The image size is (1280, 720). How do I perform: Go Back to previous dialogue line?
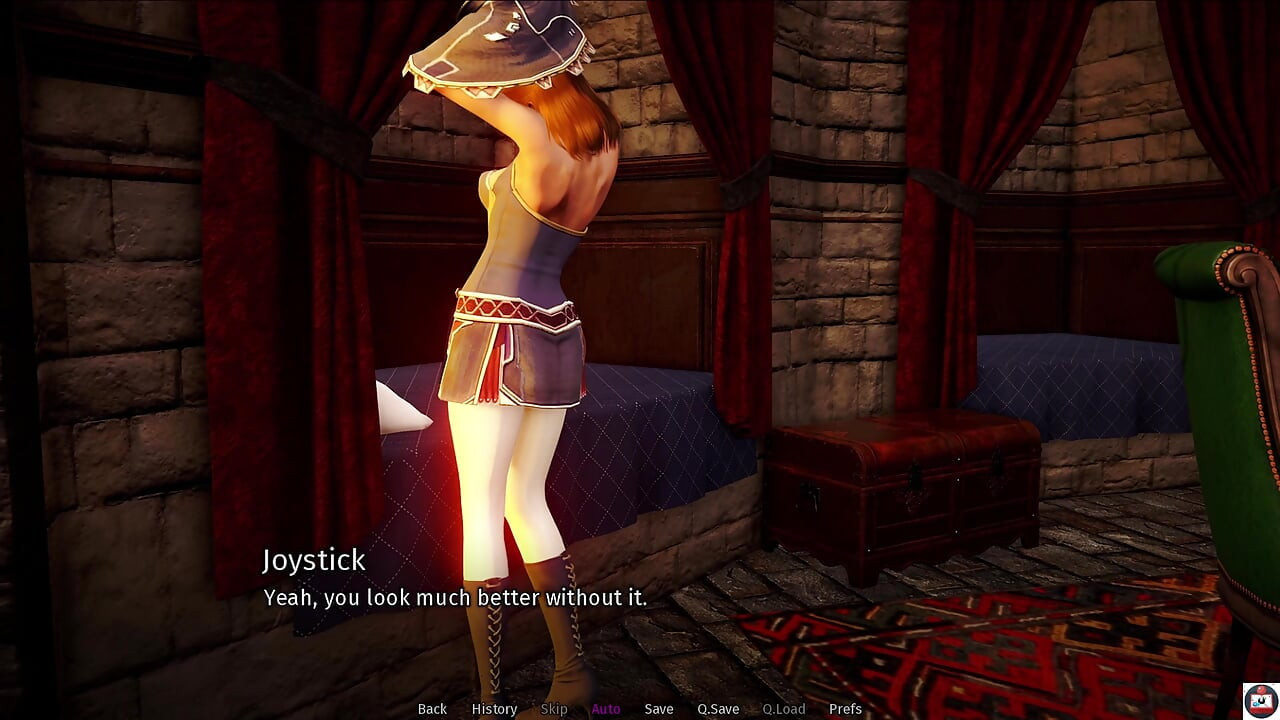(432, 709)
